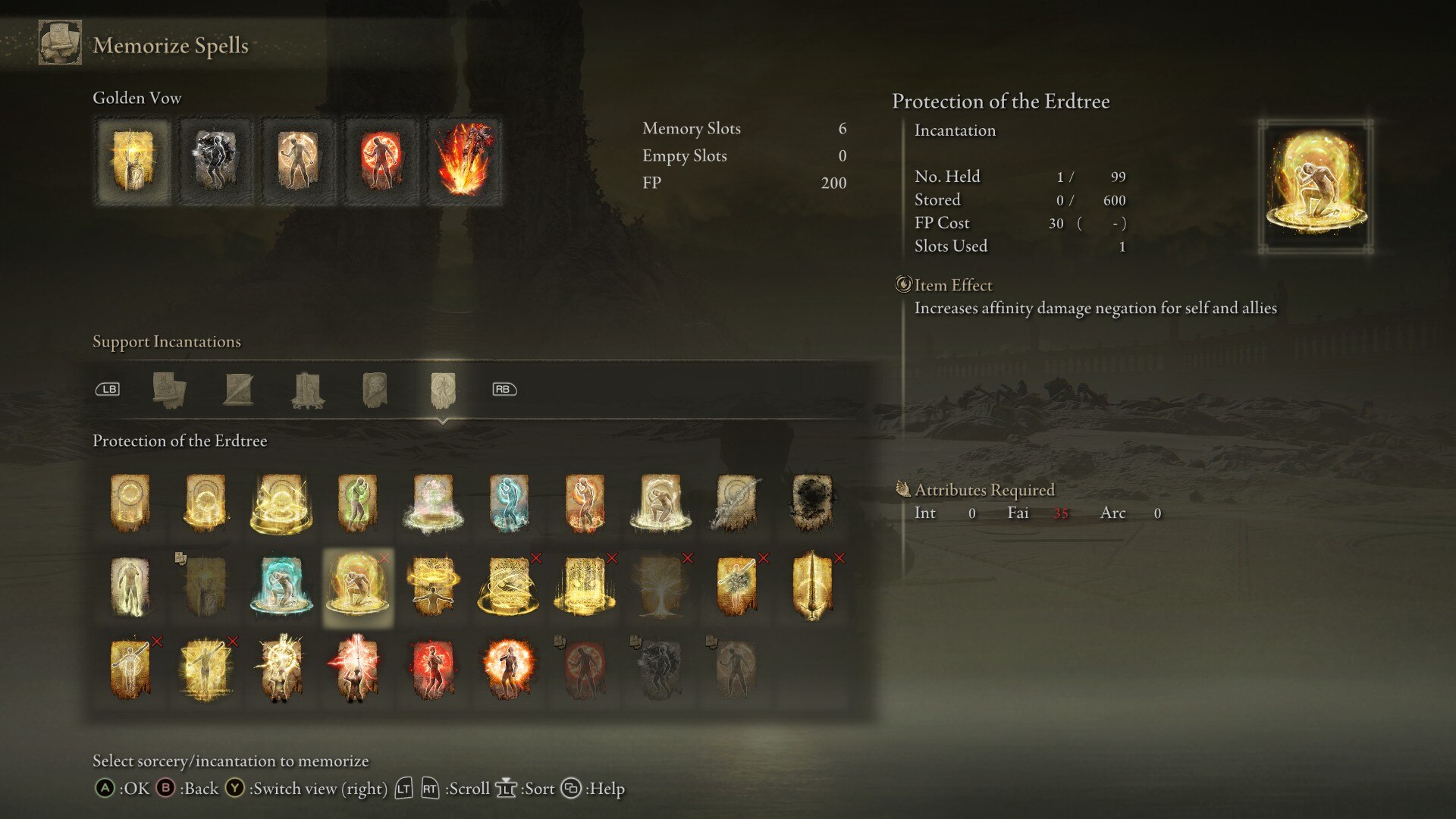Select the memorized Golden Vow slot
1456x819 pixels.
[x=133, y=161]
